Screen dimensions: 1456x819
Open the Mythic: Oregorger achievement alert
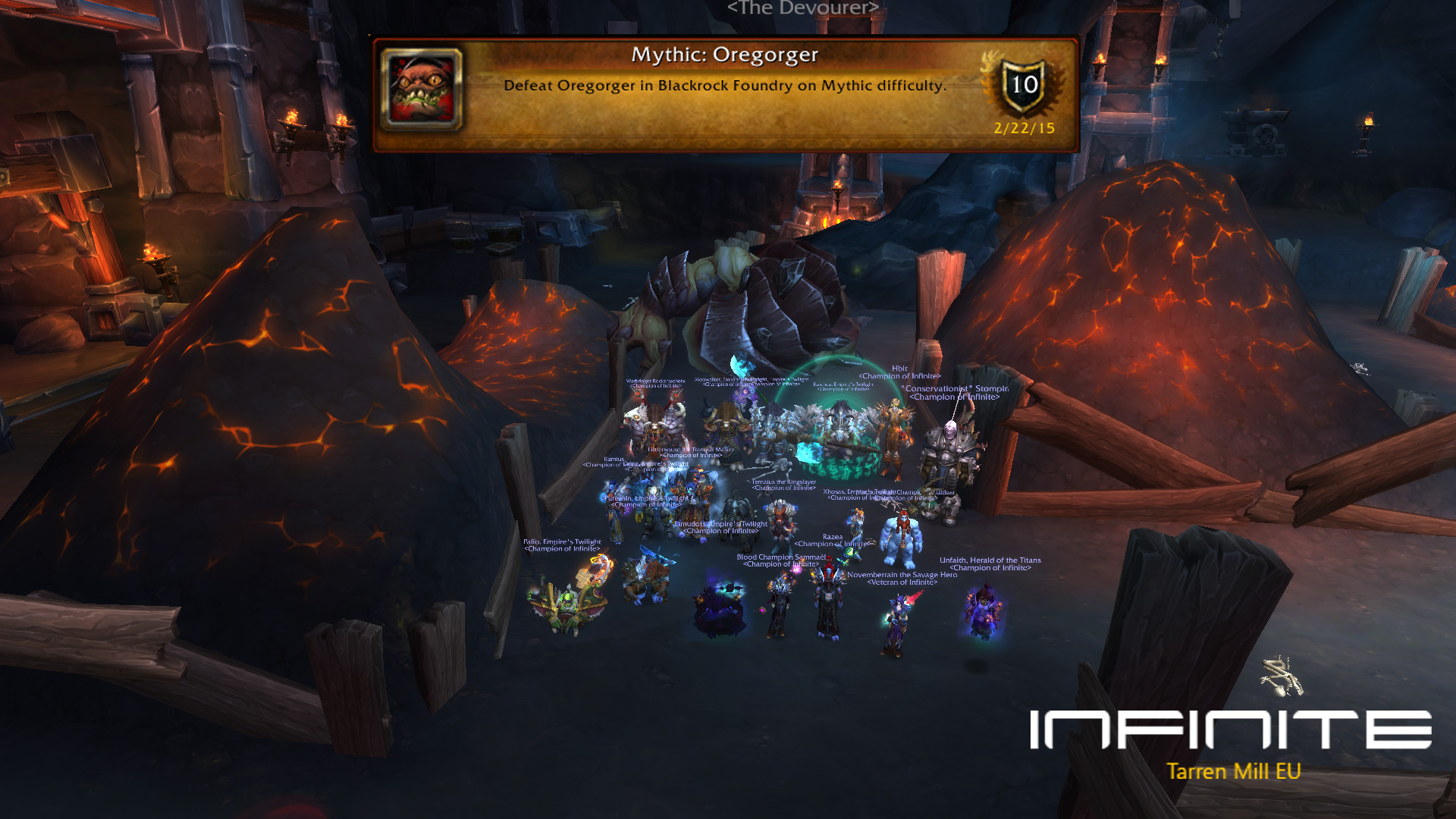724,95
